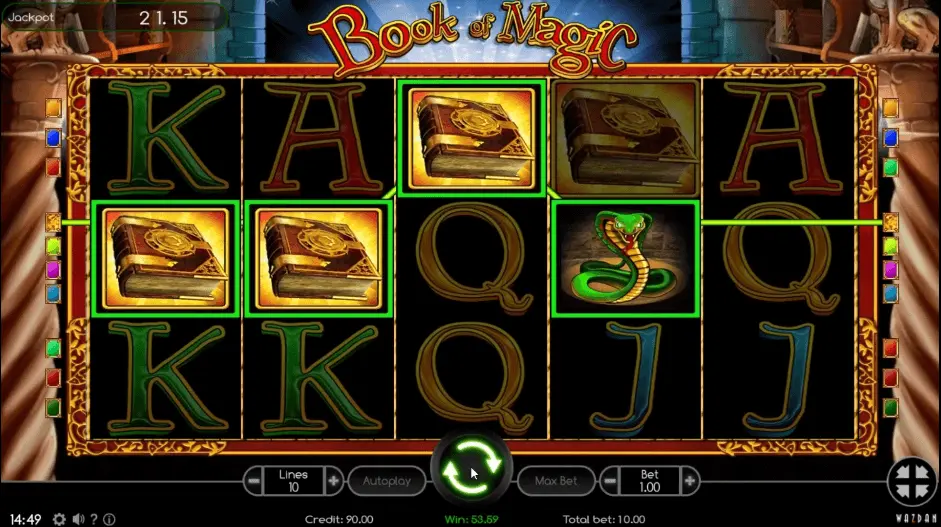Set the Max Bet
This screenshot has height=527, width=941.
(x=555, y=481)
